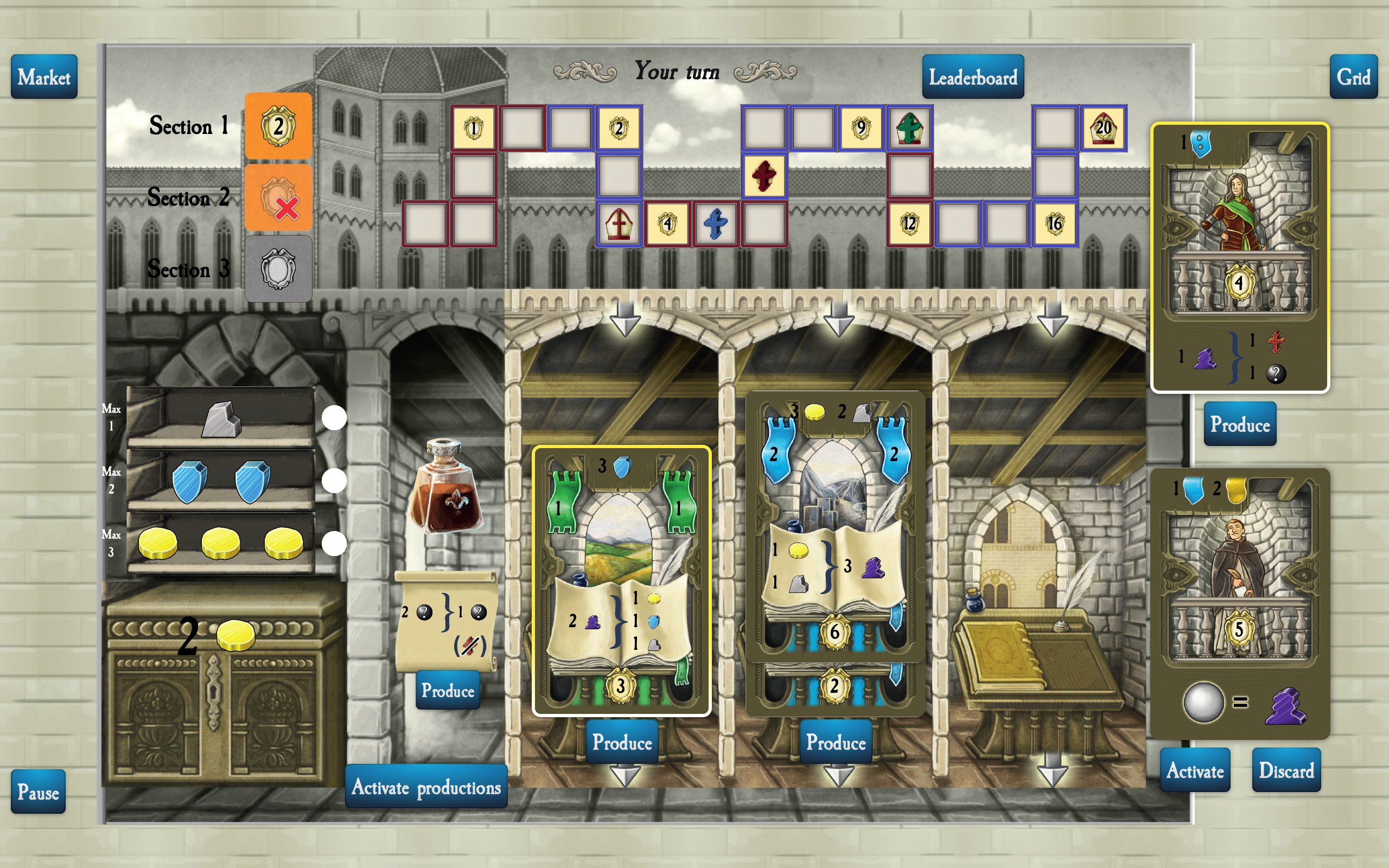Select the strongbox coin stack

coord(235,636)
